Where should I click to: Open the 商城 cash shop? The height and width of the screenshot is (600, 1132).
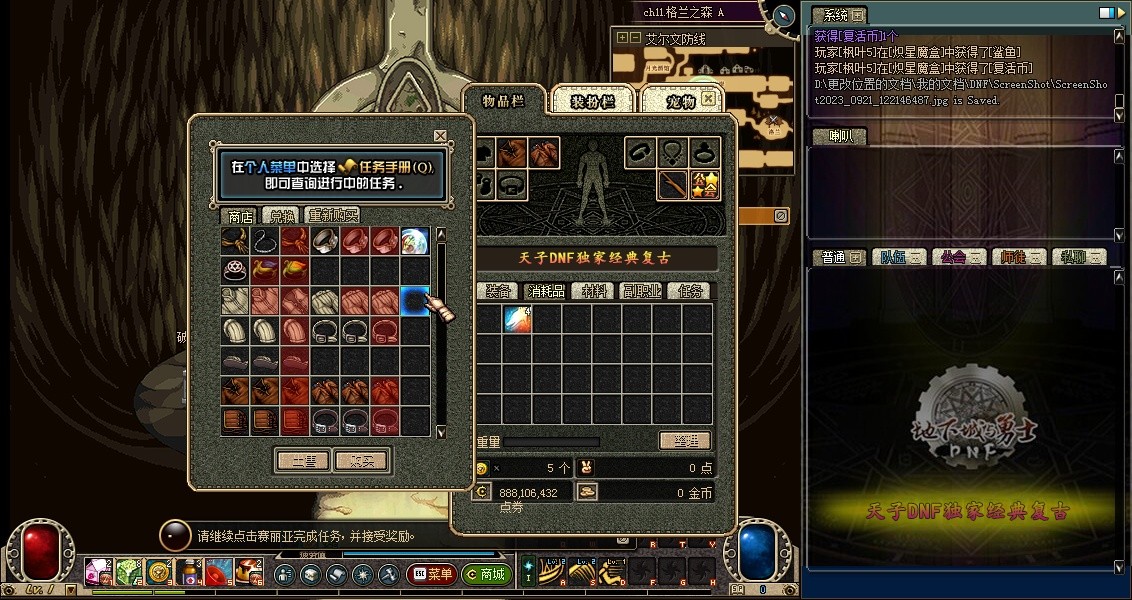click(x=486, y=575)
